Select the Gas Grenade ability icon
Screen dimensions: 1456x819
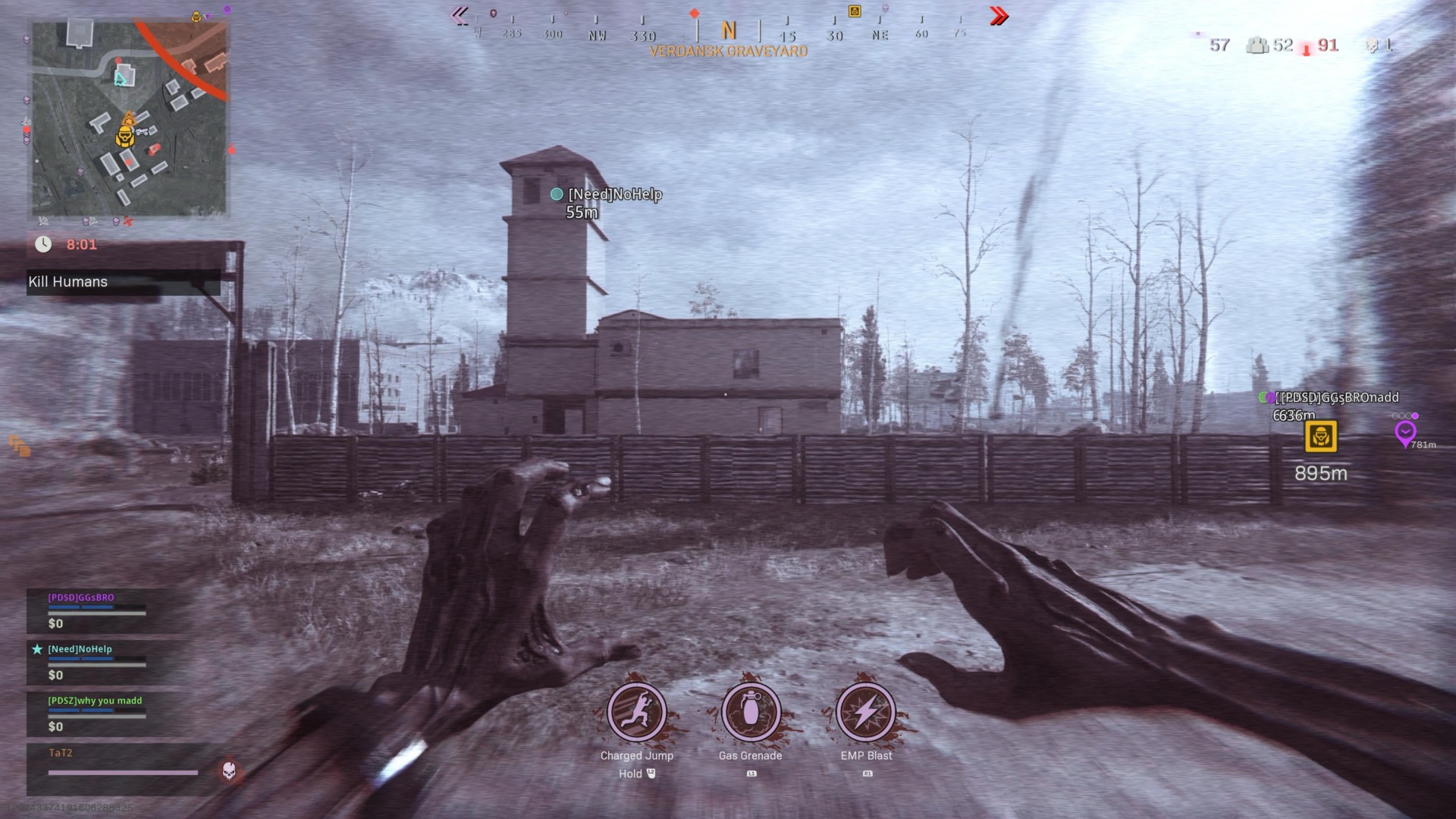click(x=750, y=713)
